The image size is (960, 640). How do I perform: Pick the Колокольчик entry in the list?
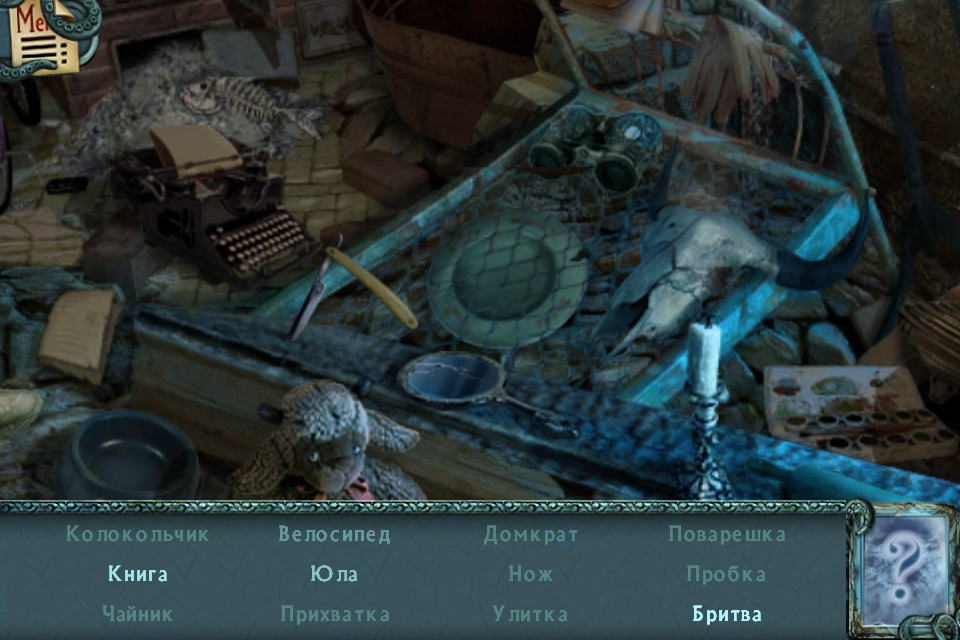138,534
